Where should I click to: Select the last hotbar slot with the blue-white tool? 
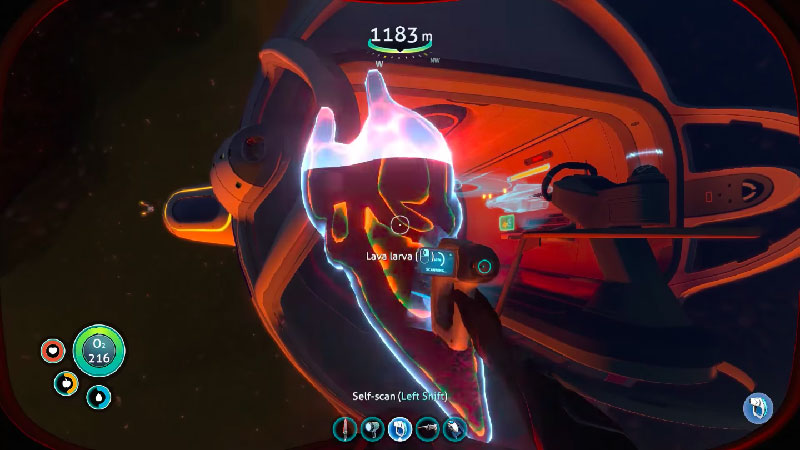pyautogui.click(x=455, y=429)
